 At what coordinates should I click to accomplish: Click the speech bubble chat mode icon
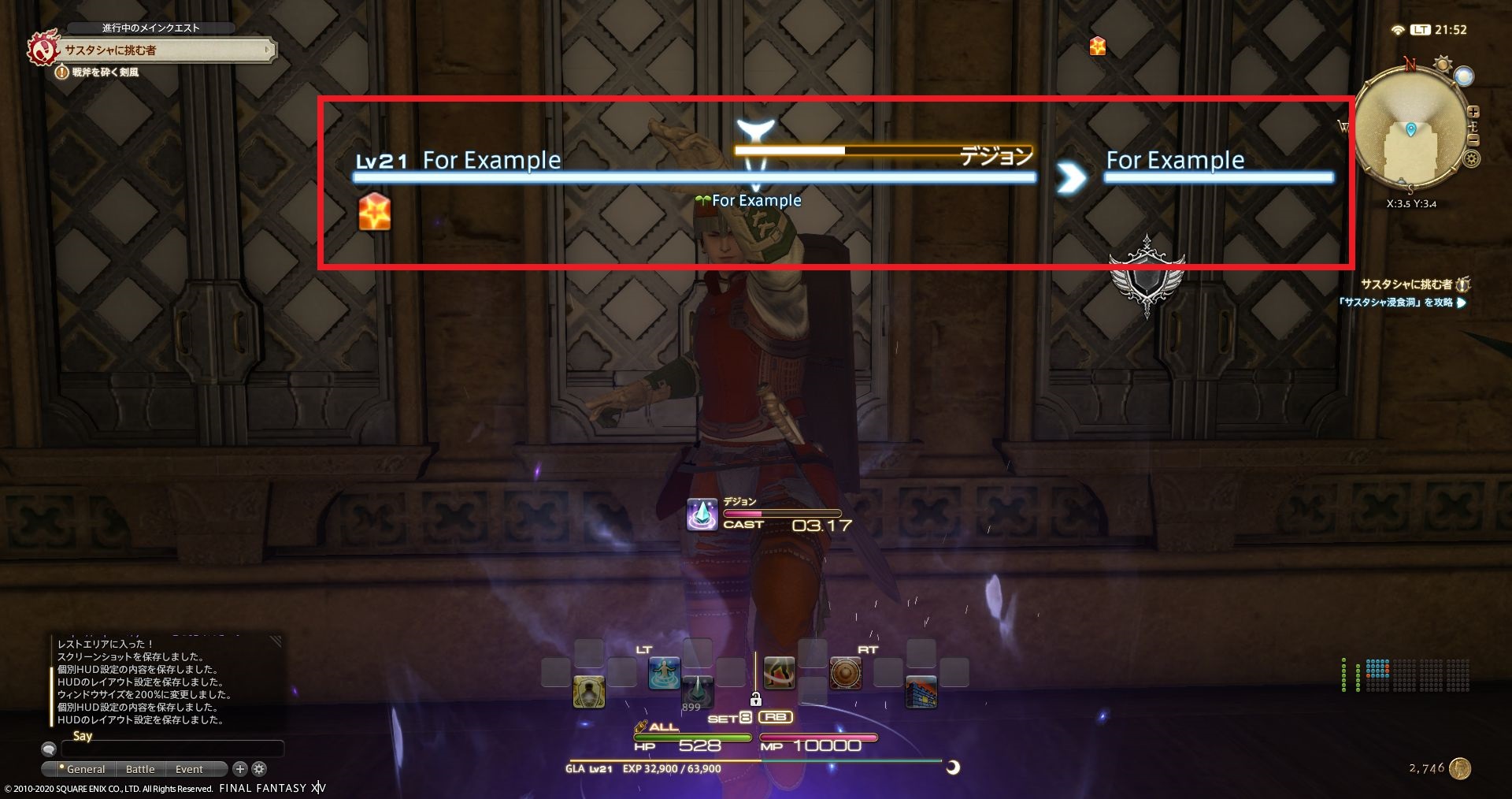pos(49,749)
